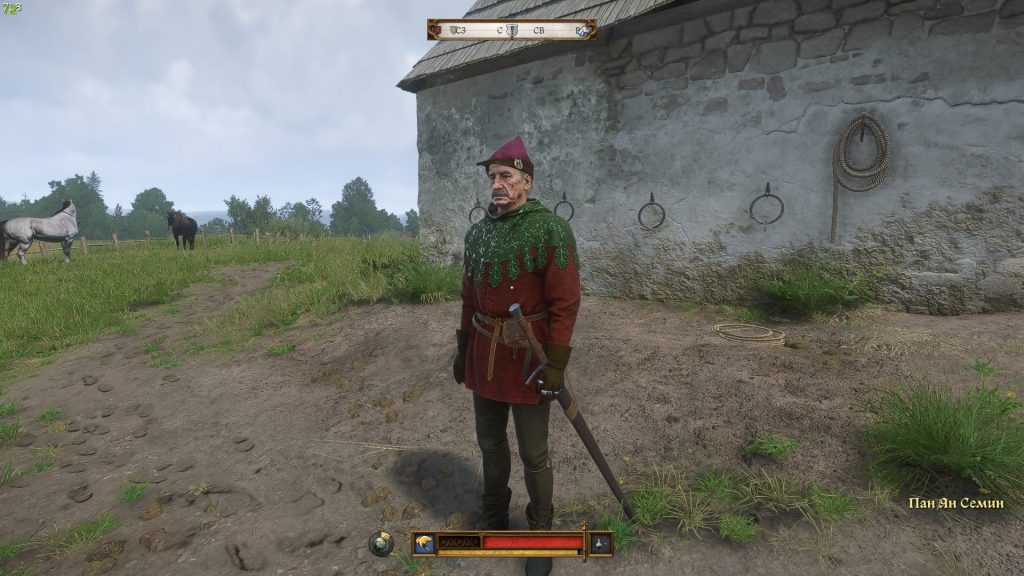Screen dimensions: 1024x576
Task: Click the potion flask status icon
Action: coord(600,543)
